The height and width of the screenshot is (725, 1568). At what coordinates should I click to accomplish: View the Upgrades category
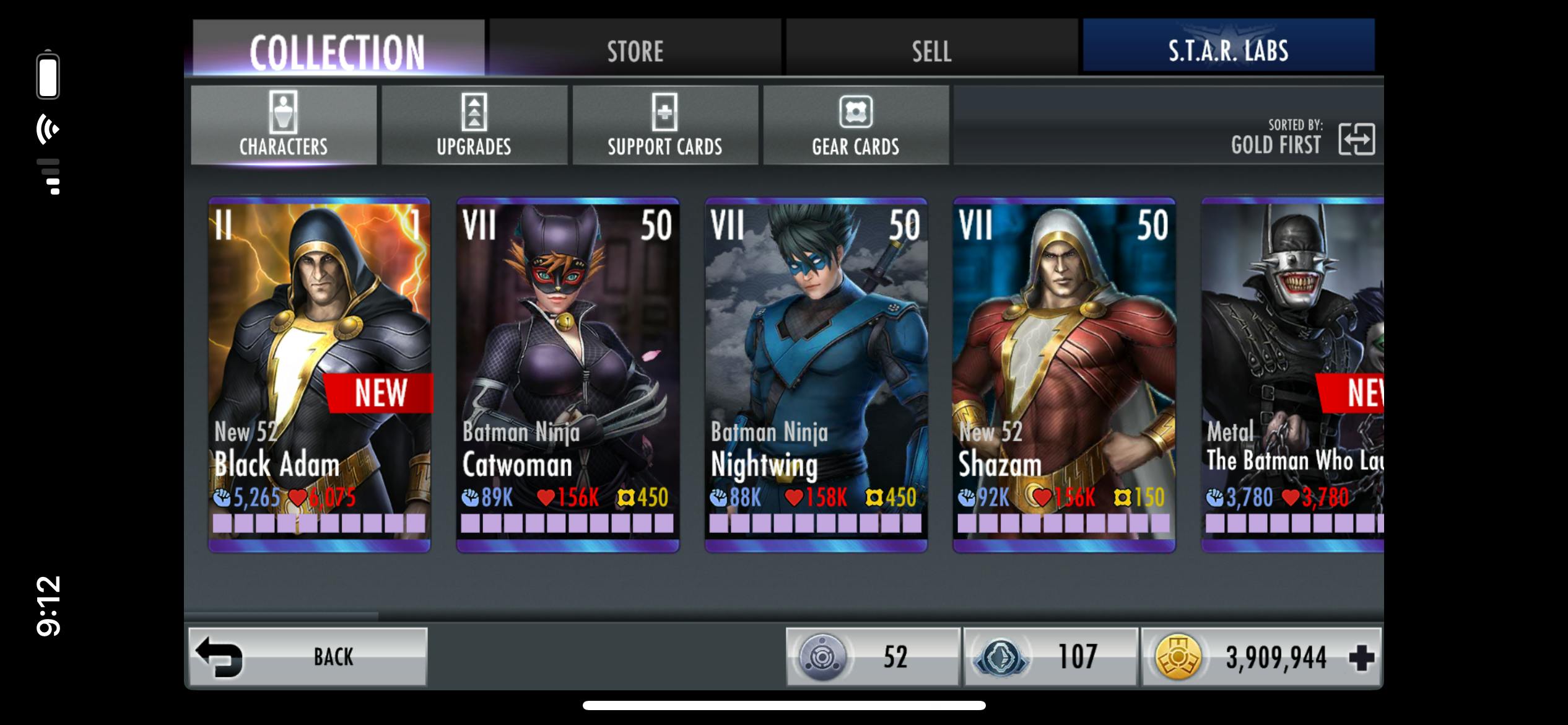tap(474, 125)
